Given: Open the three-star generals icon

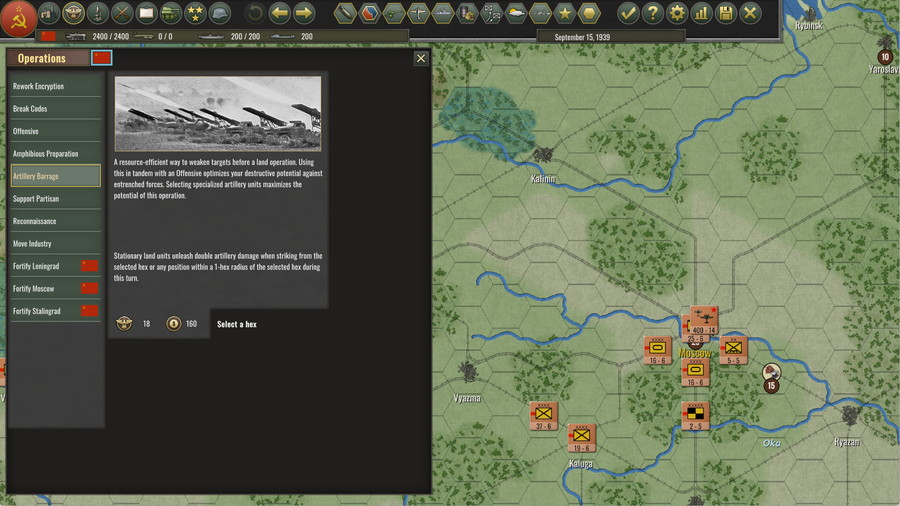Looking at the screenshot, I should 196,13.
